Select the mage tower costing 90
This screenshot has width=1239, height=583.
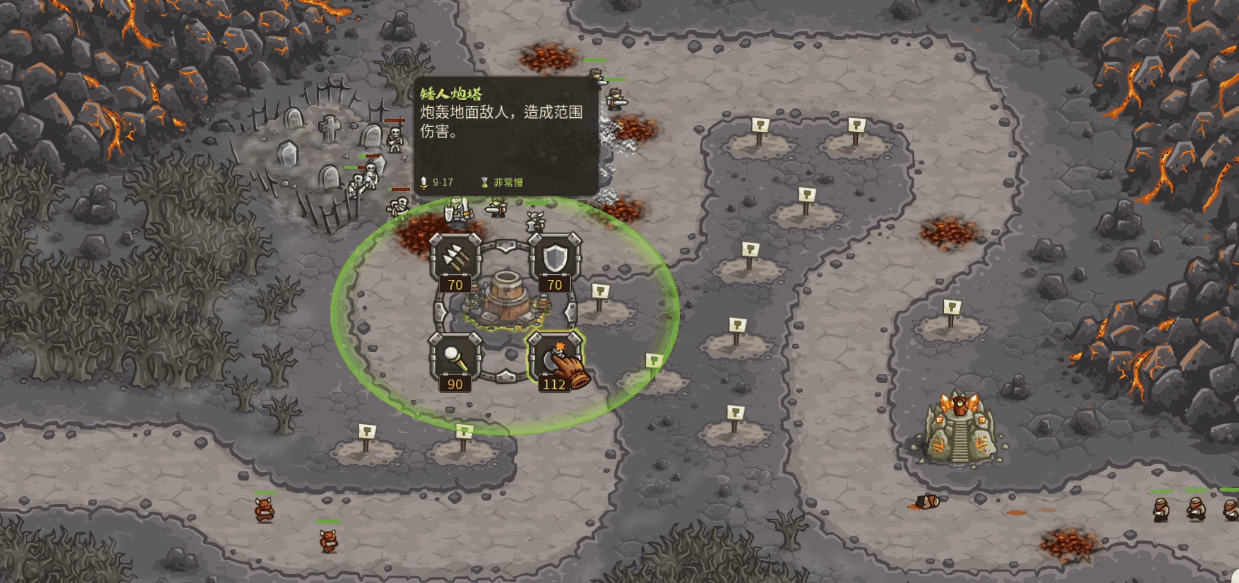454,355
